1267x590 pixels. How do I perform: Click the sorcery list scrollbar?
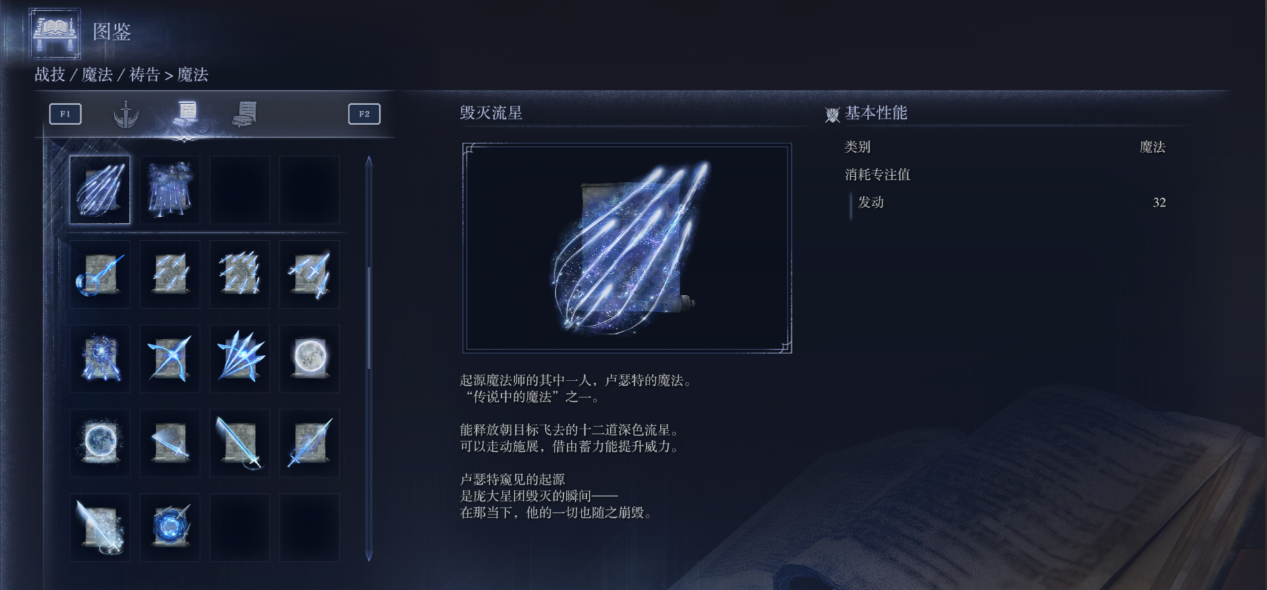pyautogui.click(x=369, y=300)
